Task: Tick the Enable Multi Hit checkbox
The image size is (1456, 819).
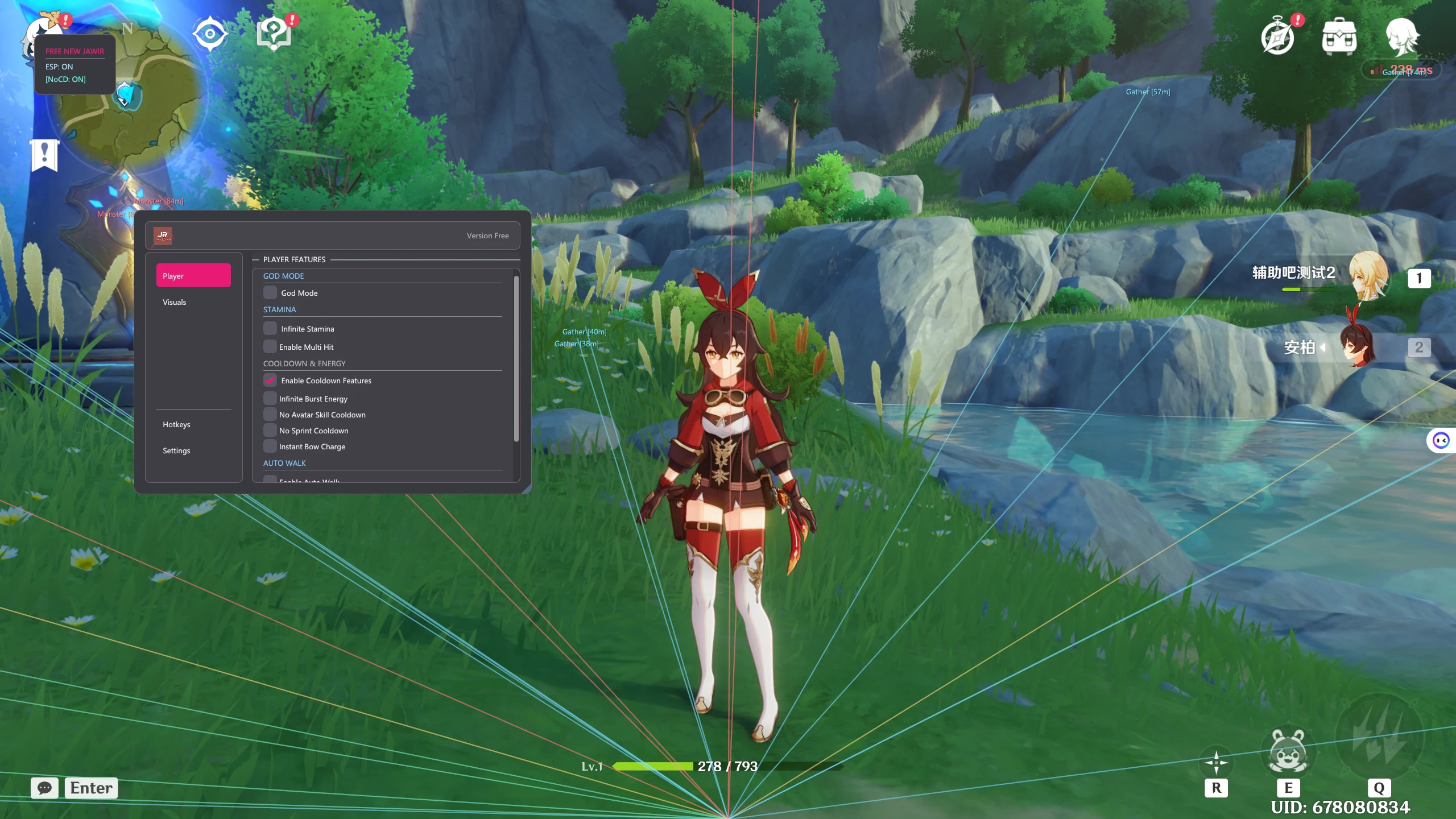Action: tap(270, 347)
